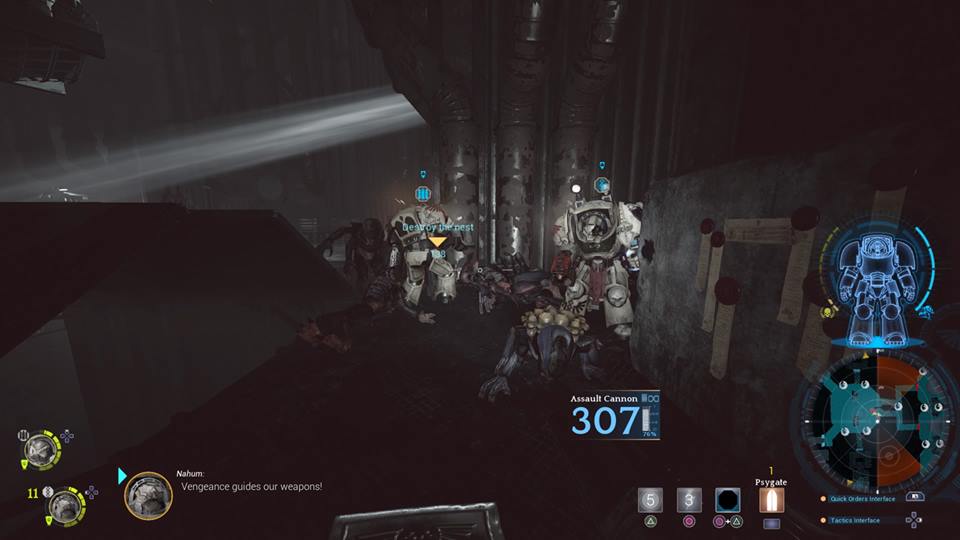Viewport: 960px width, 540px height.
Task: Select the ability slot numbered 3
Action: click(x=689, y=499)
